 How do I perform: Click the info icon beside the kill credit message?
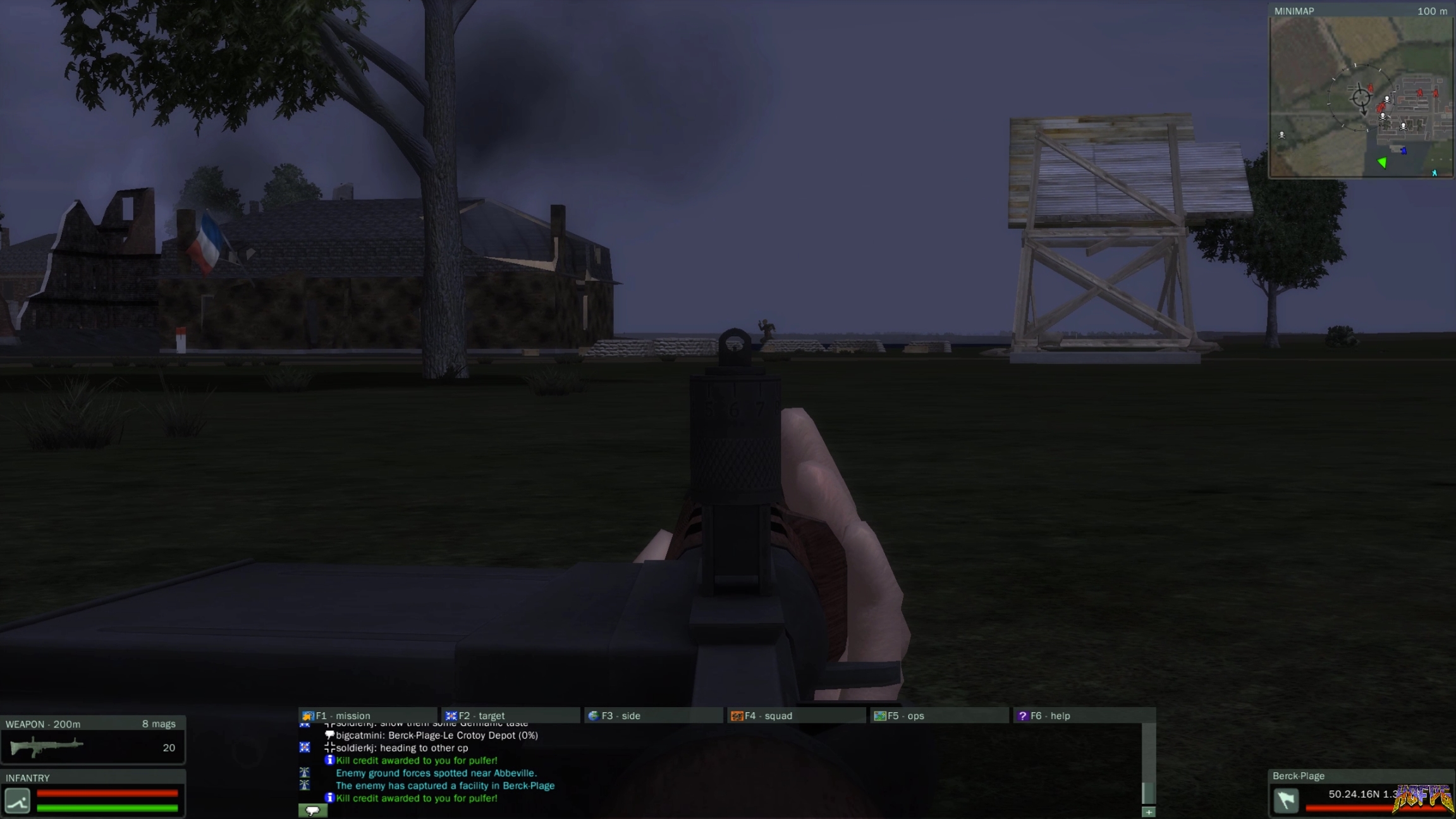click(x=331, y=760)
